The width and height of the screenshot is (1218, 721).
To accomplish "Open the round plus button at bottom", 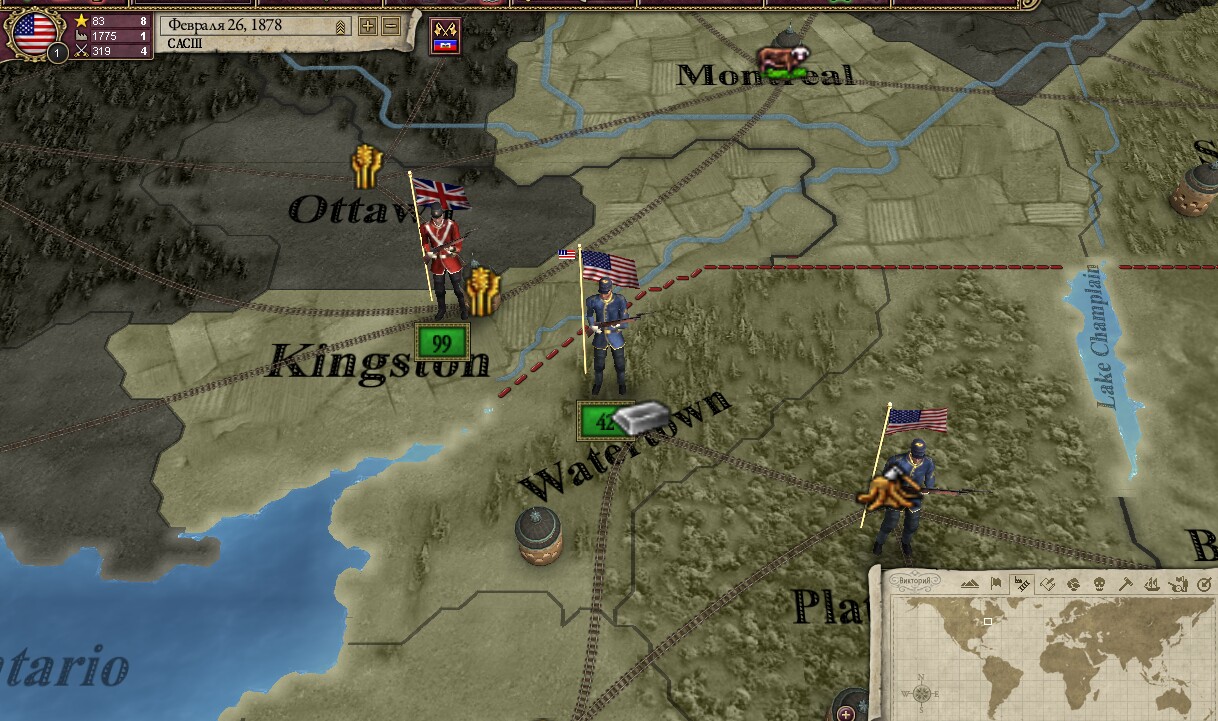I will coord(847,713).
